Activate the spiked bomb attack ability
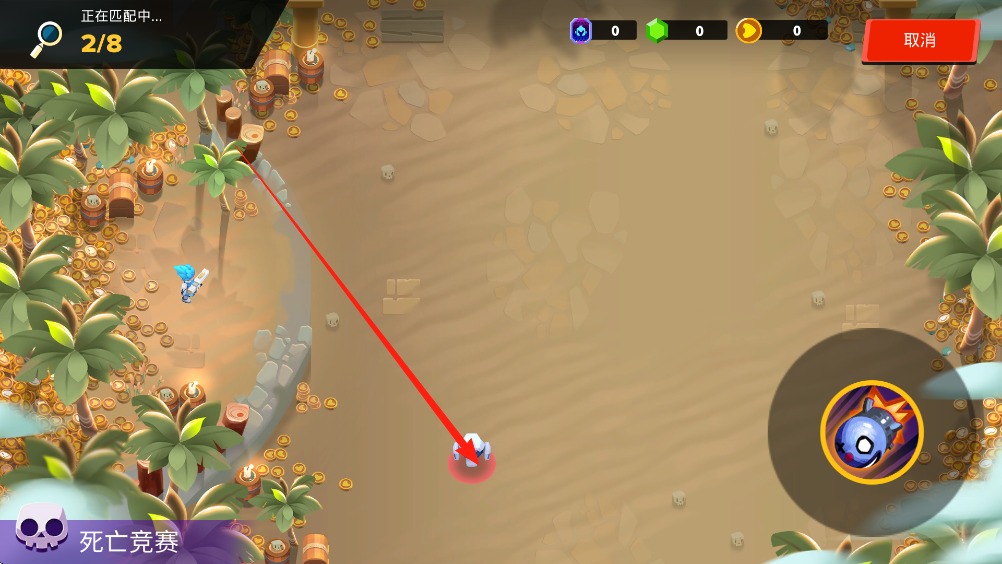 pos(871,432)
